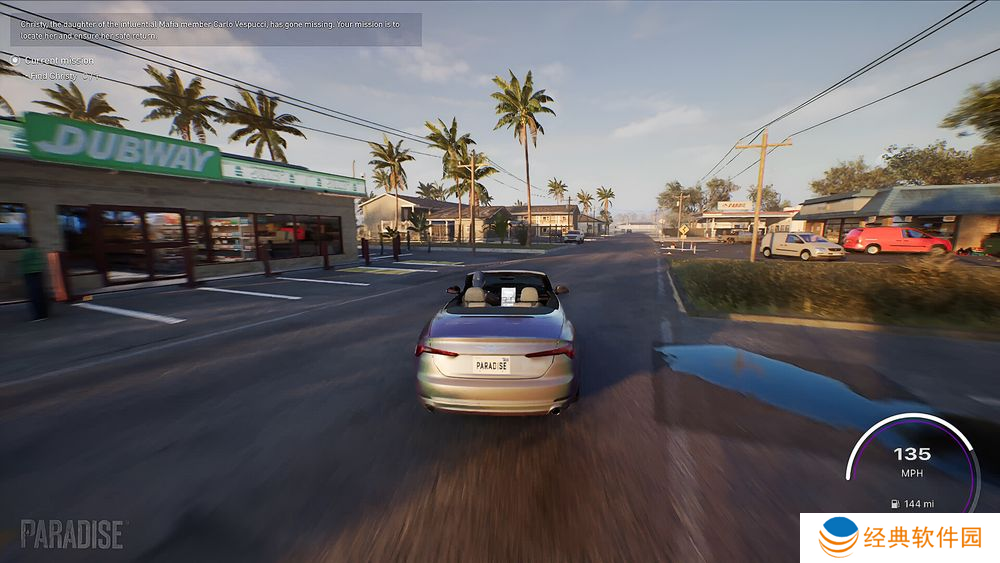This screenshot has width=1000, height=563.
Task: Click the 经典软件园 site watermark logo
Action: point(899,538)
